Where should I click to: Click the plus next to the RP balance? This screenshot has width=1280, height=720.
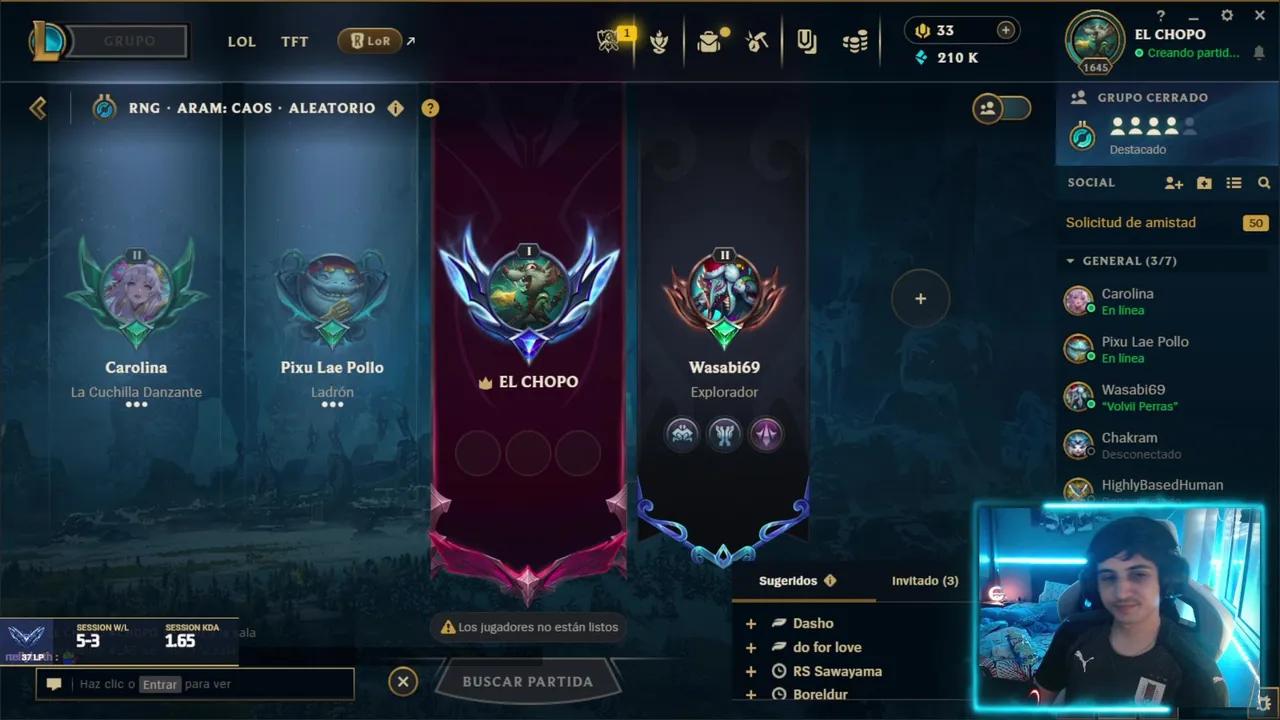pos(1005,30)
